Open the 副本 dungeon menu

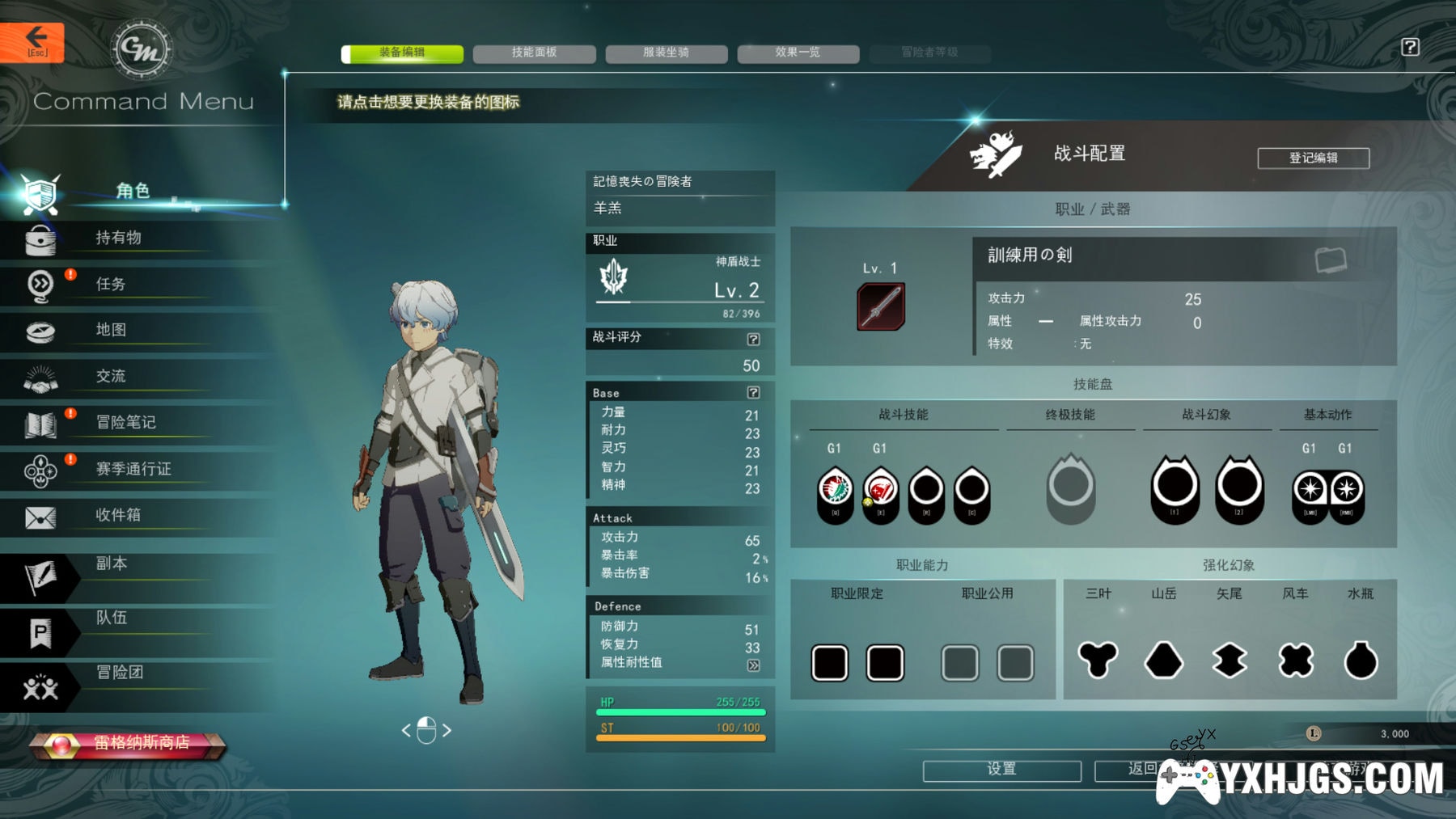111,564
